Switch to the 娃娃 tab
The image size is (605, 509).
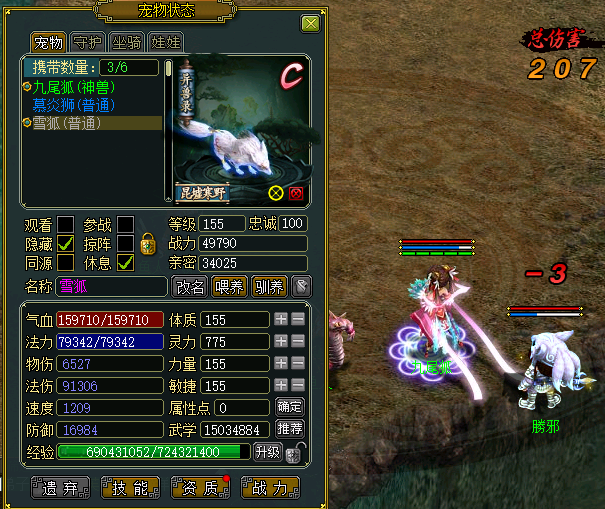[163, 42]
